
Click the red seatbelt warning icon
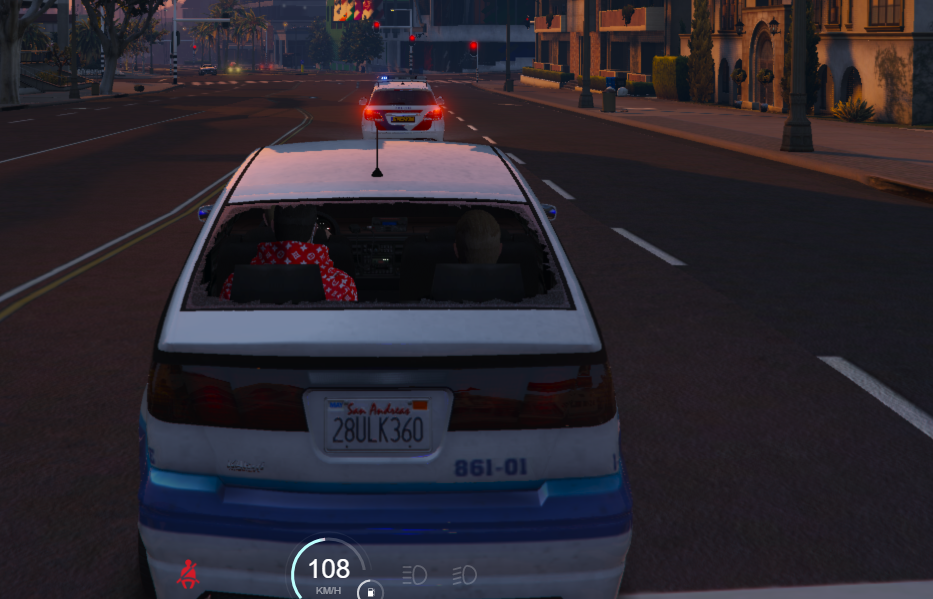coord(187,574)
